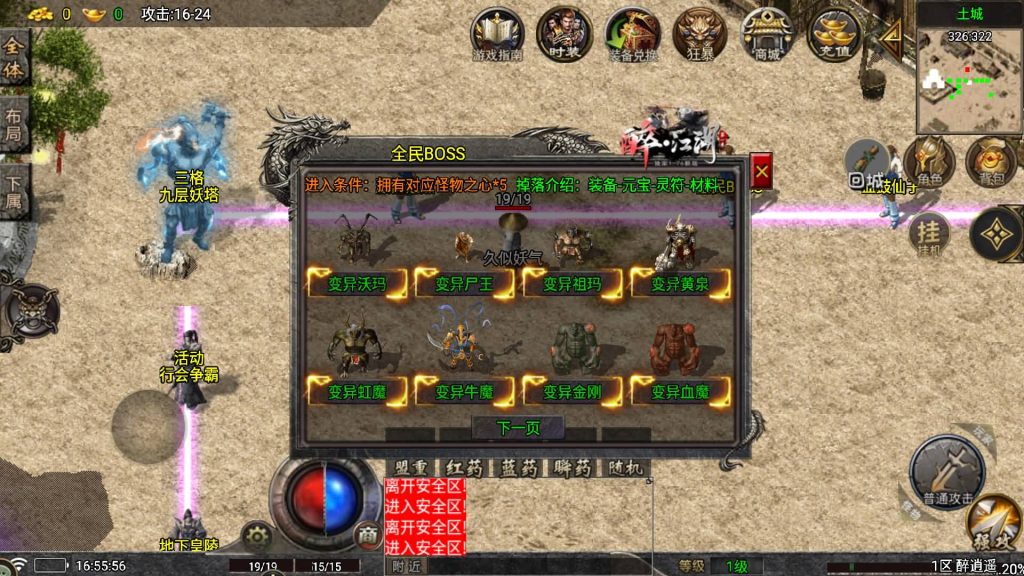
Task: Open the 土城 minimap
Action: [968, 75]
